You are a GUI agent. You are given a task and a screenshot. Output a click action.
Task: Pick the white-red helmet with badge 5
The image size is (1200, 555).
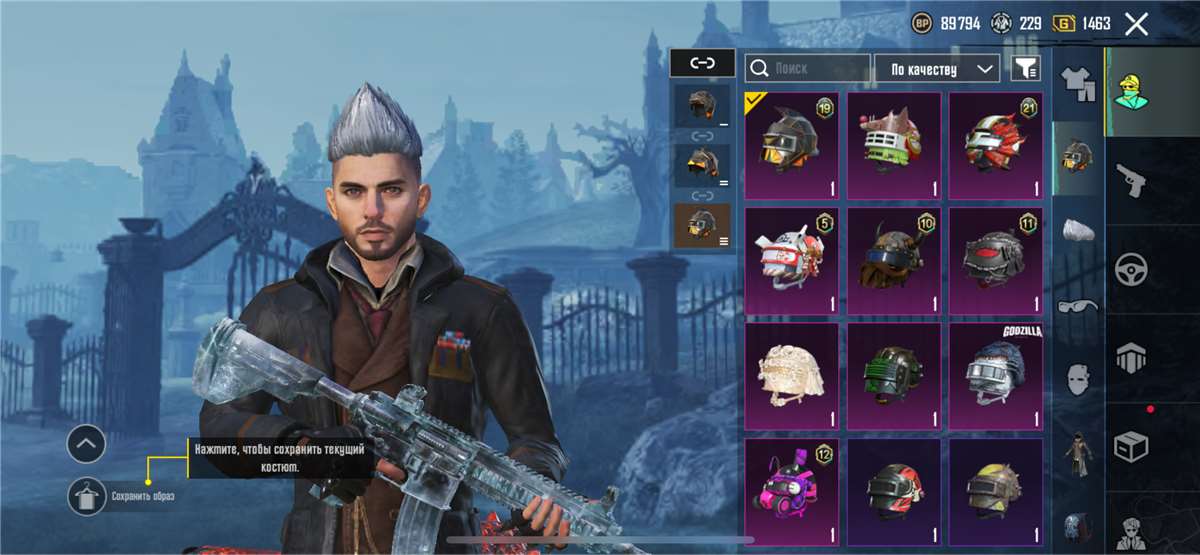coord(792,260)
